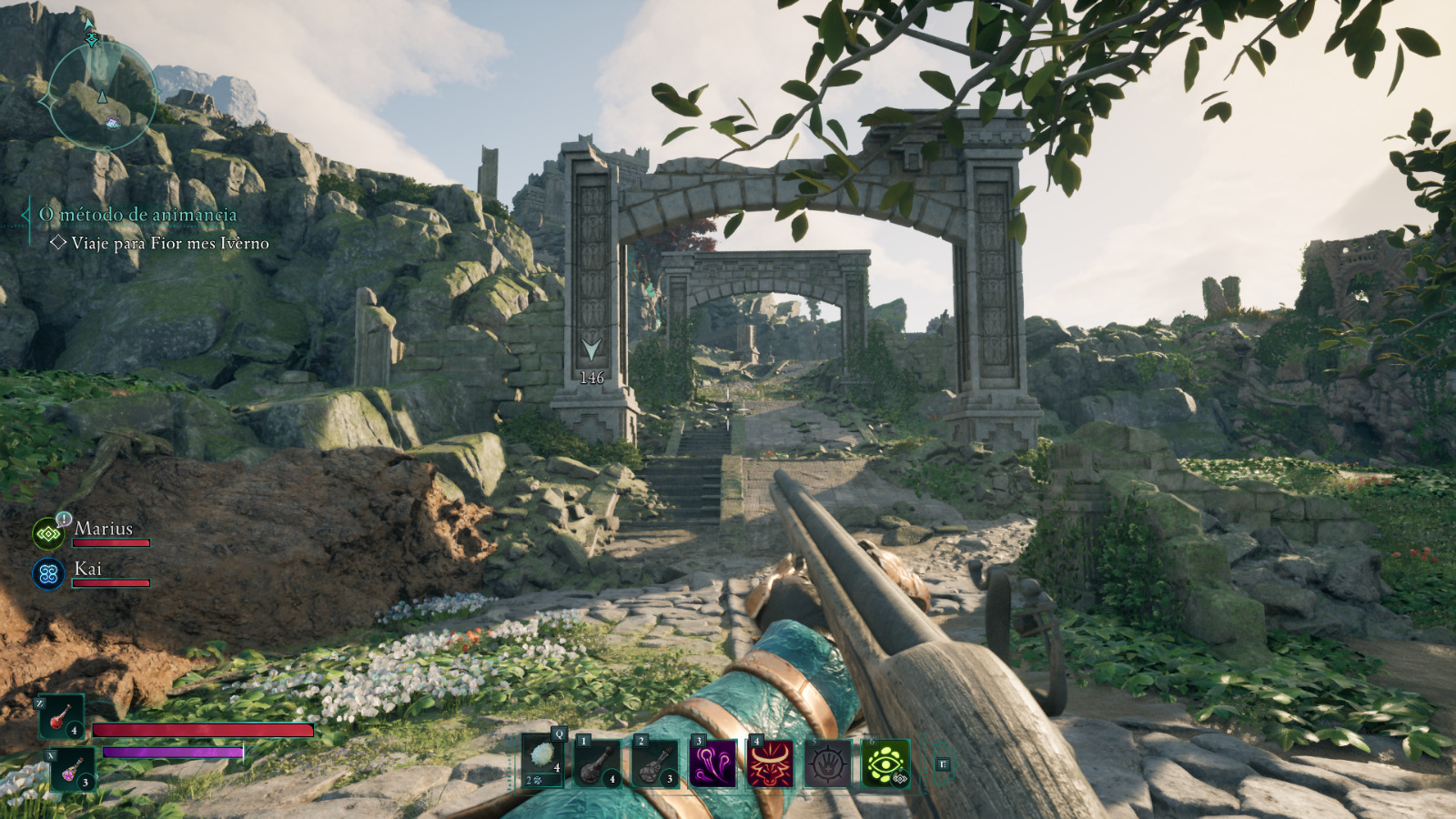
Task: Activate the purple wisps spell ability
Action: [x=713, y=763]
